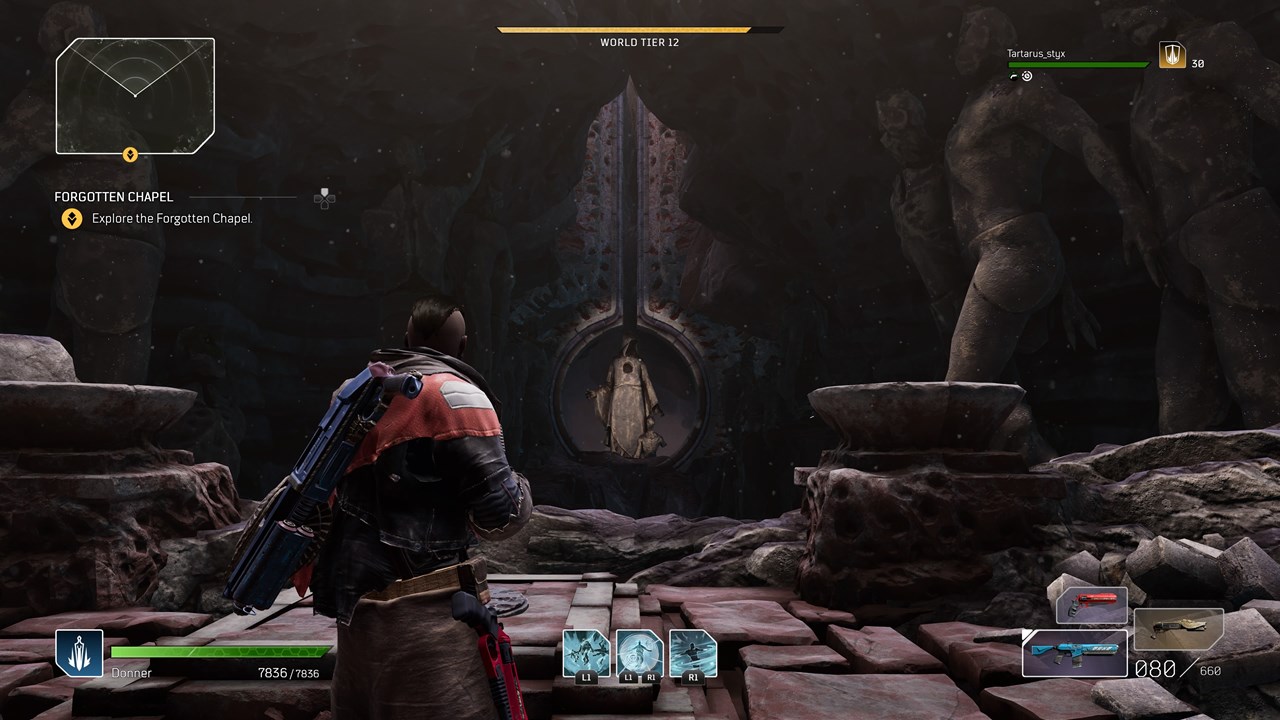Select the Forgotten Chapel quest tracker
This screenshot has height=720, width=1280.
click(x=114, y=197)
